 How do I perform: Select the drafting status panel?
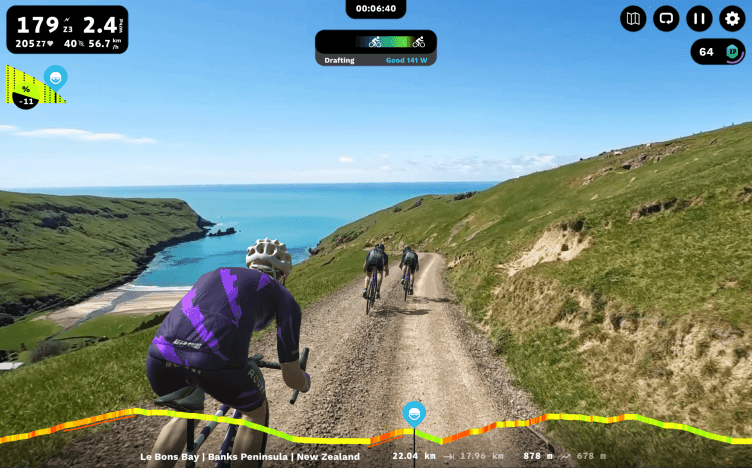click(375, 48)
